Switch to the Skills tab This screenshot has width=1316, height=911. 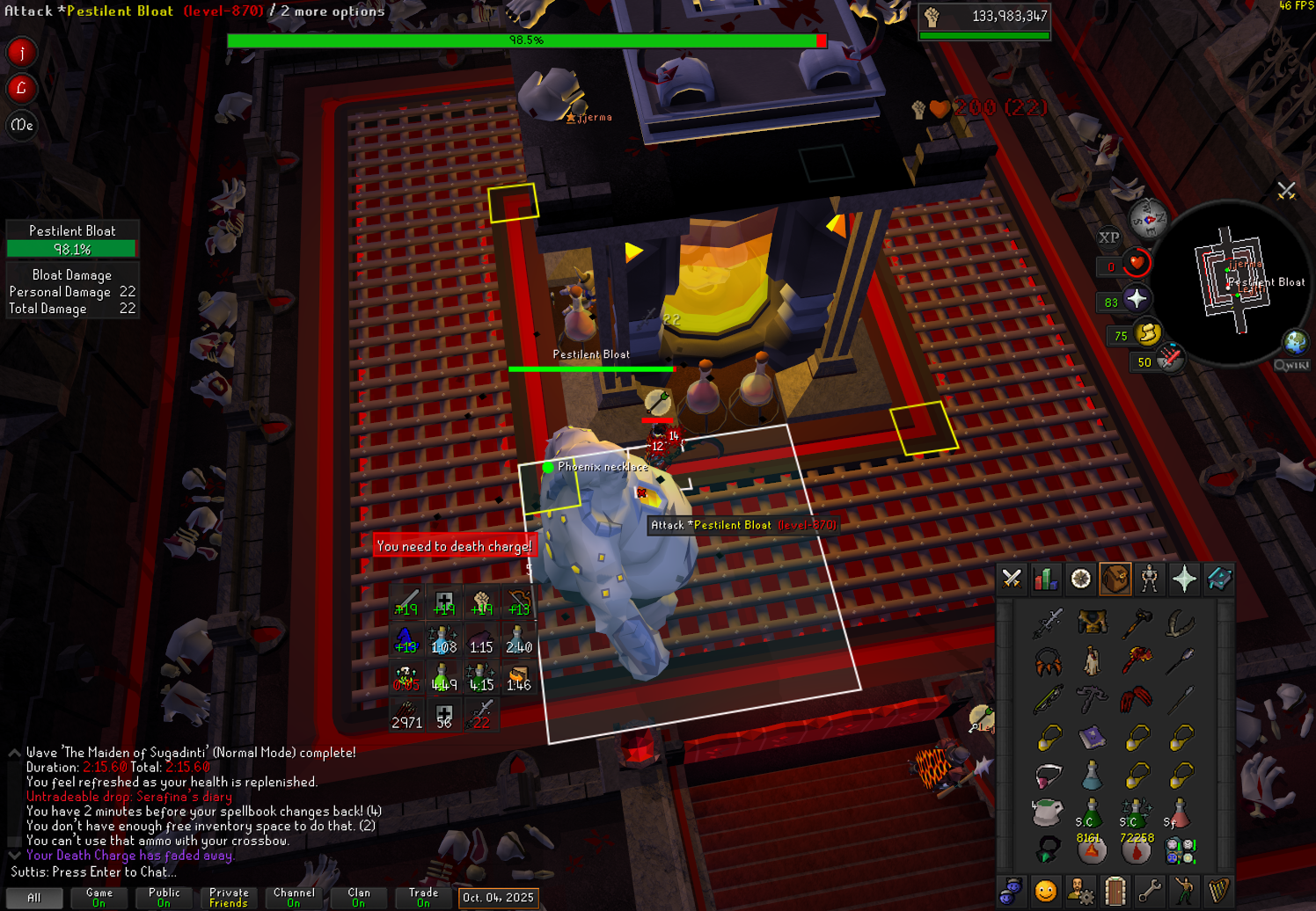(1046, 579)
